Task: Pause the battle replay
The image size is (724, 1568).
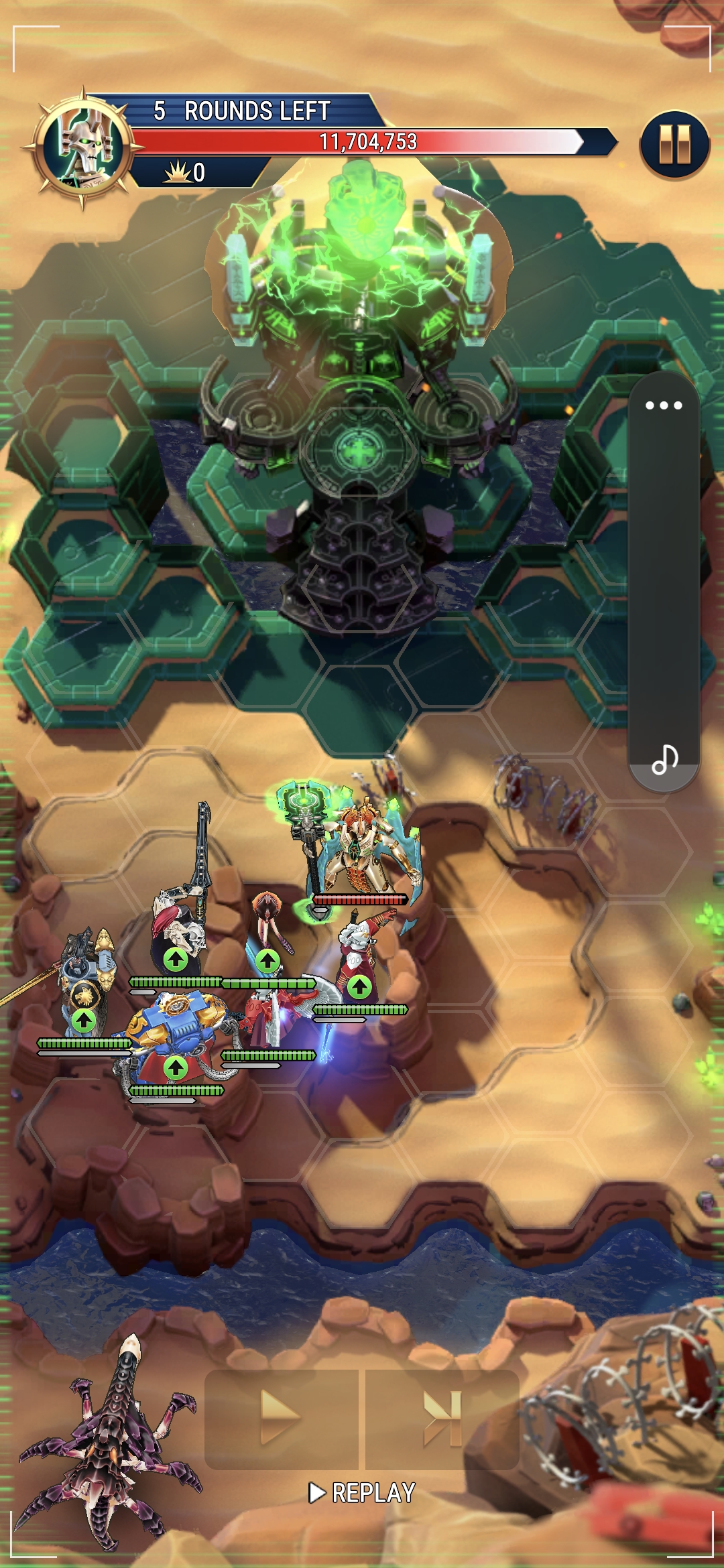Action: [x=674, y=145]
